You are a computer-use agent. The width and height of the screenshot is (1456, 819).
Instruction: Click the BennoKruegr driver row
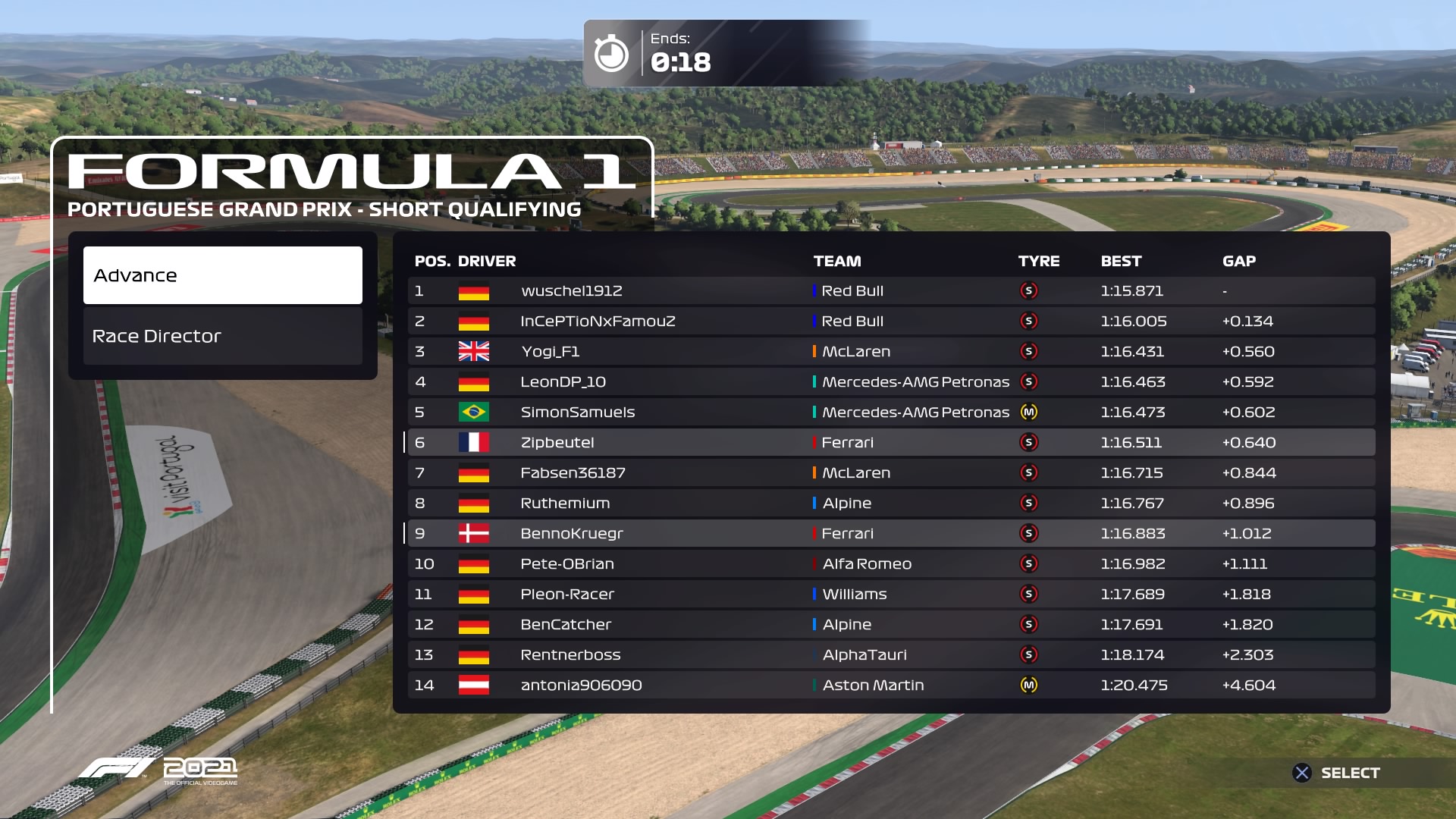[x=890, y=534]
